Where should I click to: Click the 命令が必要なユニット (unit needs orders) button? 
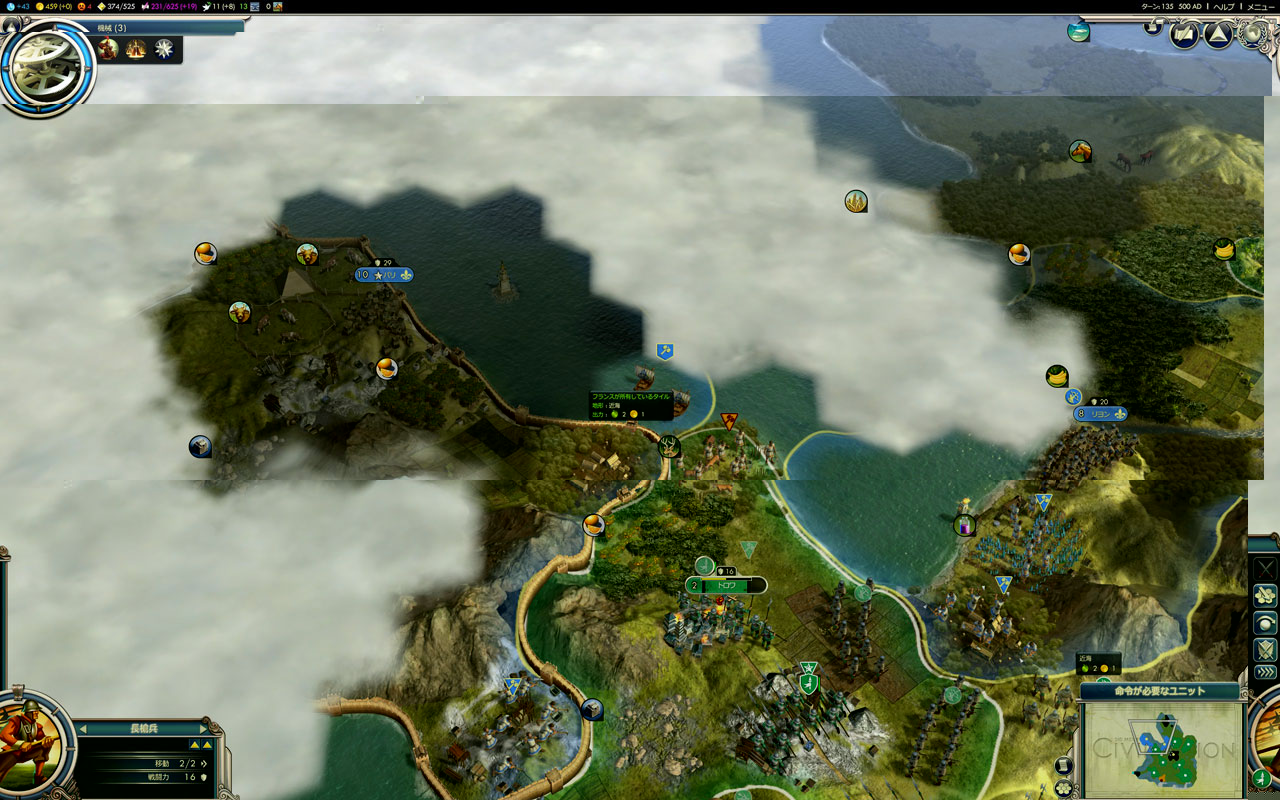pyautogui.click(x=1160, y=691)
